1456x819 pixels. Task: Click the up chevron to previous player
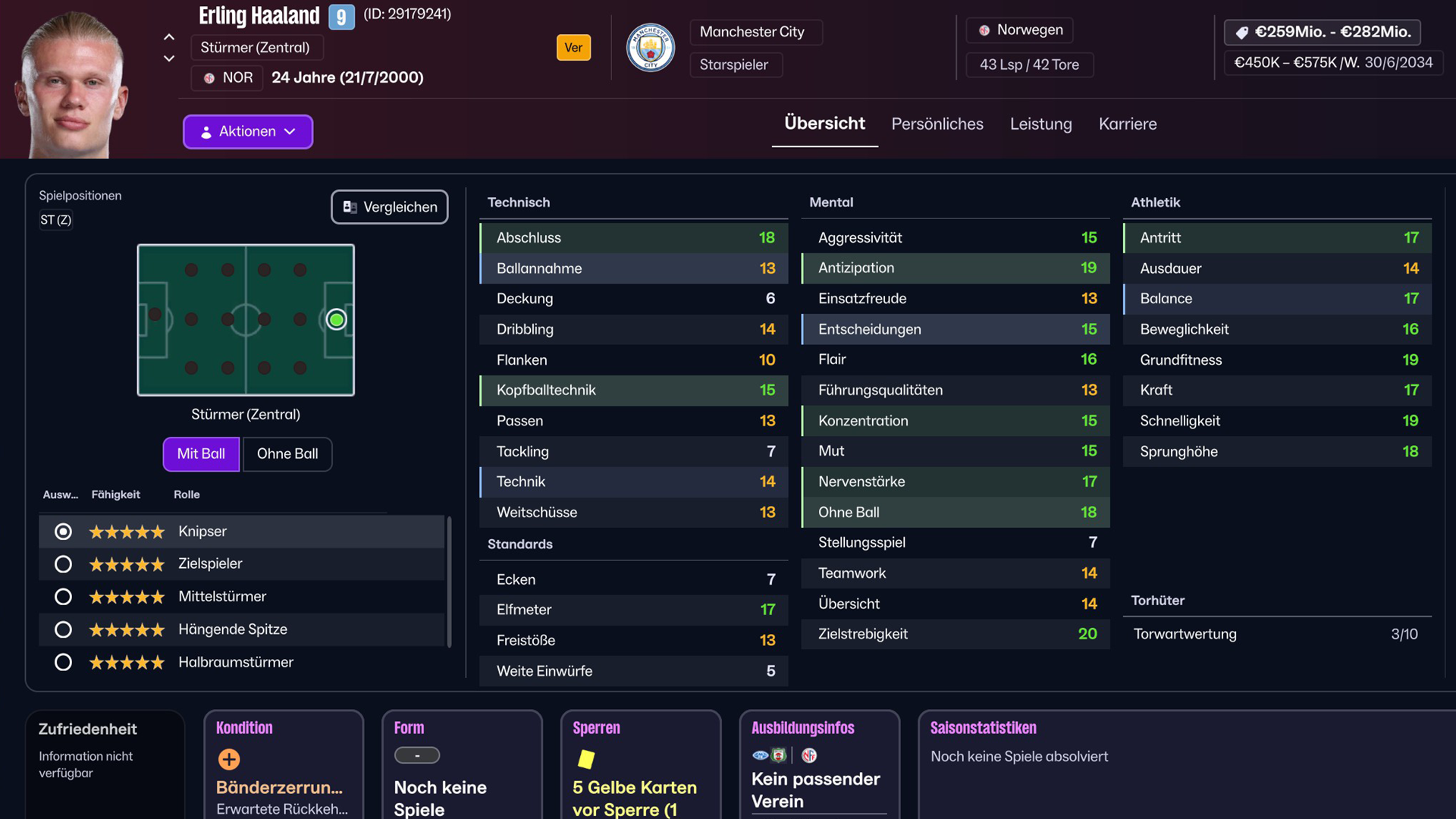[169, 37]
